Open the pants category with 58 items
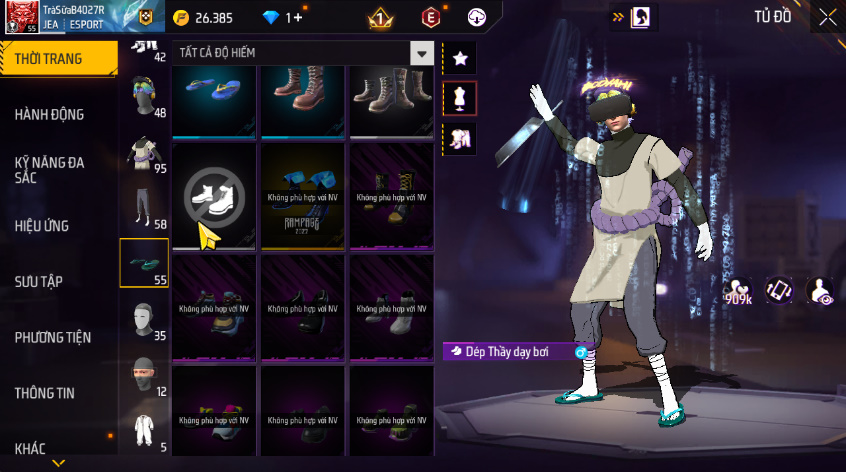Image resolution: width=846 pixels, height=472 pixels. coord(144,209)
